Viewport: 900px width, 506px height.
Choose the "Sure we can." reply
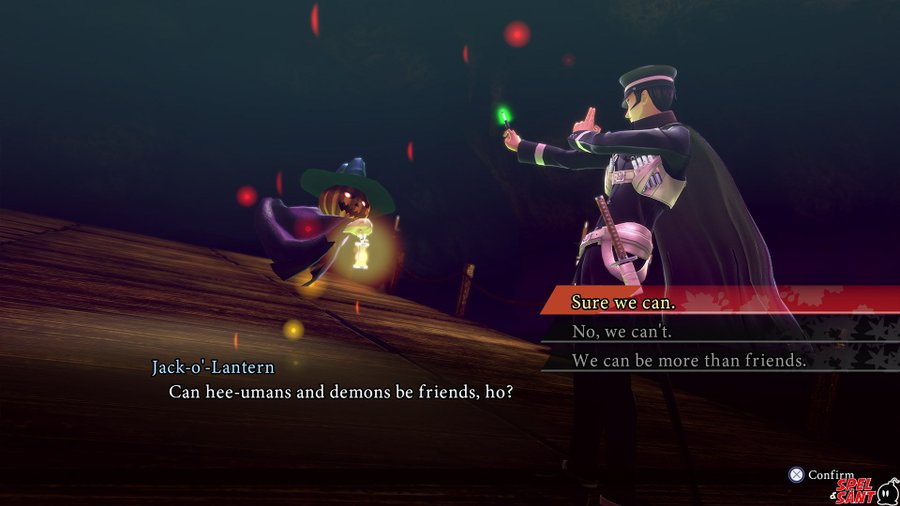(623, 301)
